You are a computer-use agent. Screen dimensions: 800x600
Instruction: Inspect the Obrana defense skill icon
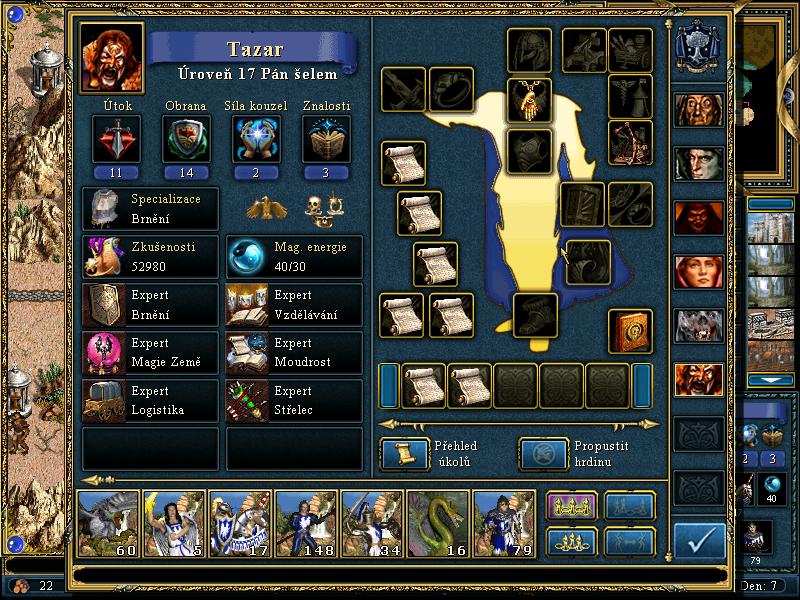click(185, 138)
